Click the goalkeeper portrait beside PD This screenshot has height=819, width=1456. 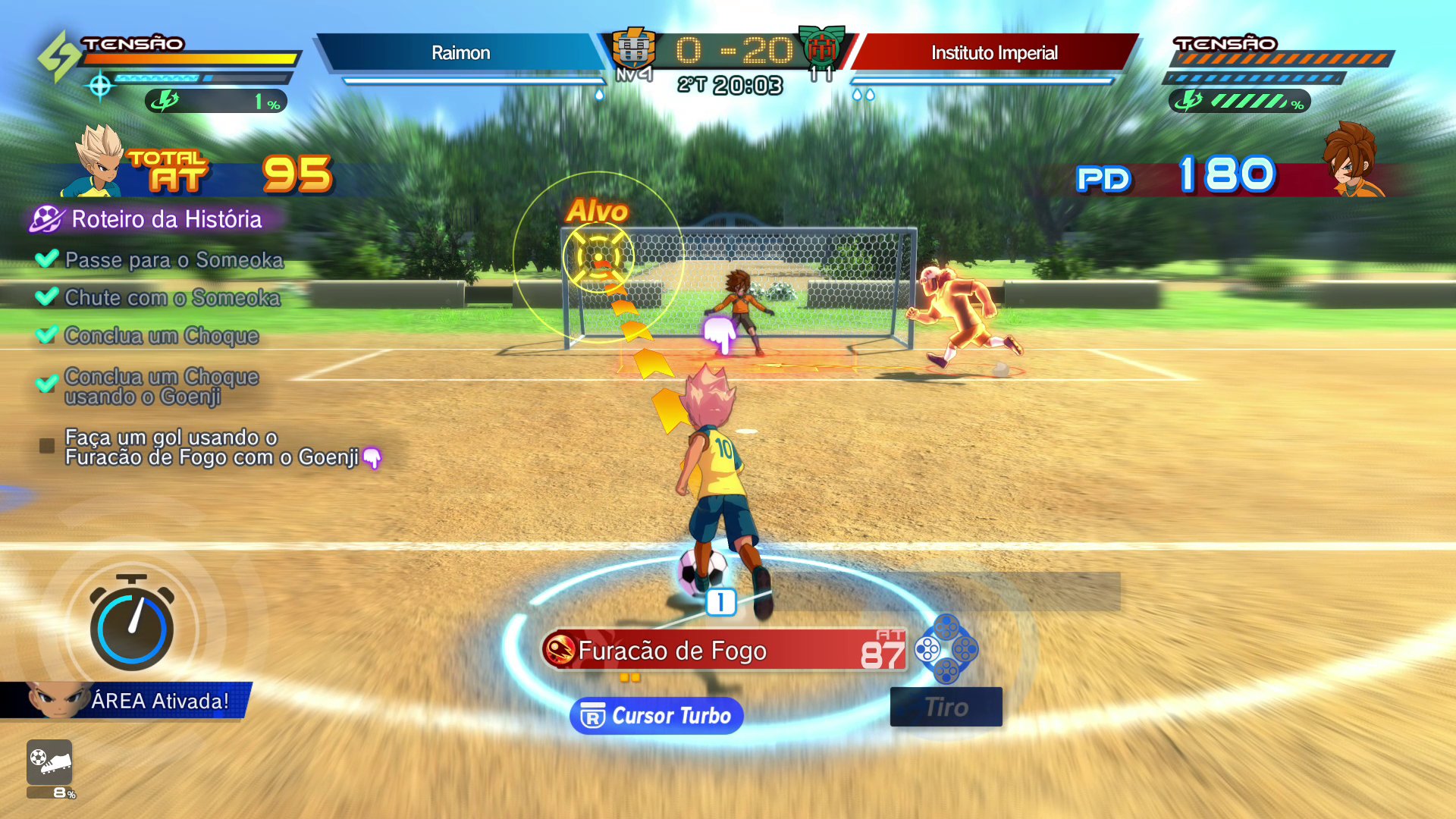[1352, 161]
